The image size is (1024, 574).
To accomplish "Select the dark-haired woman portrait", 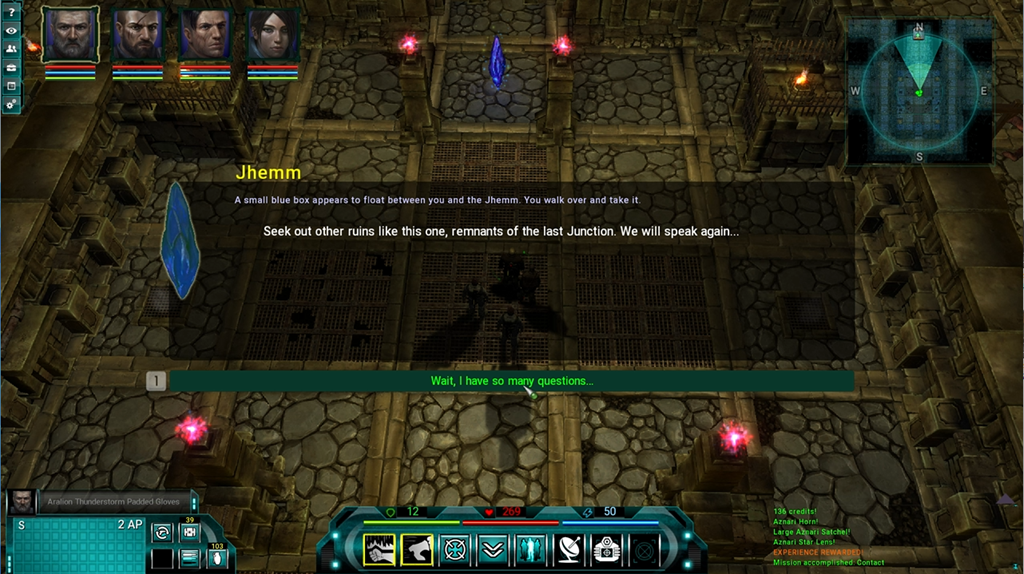I will click(x=273, y=35).
